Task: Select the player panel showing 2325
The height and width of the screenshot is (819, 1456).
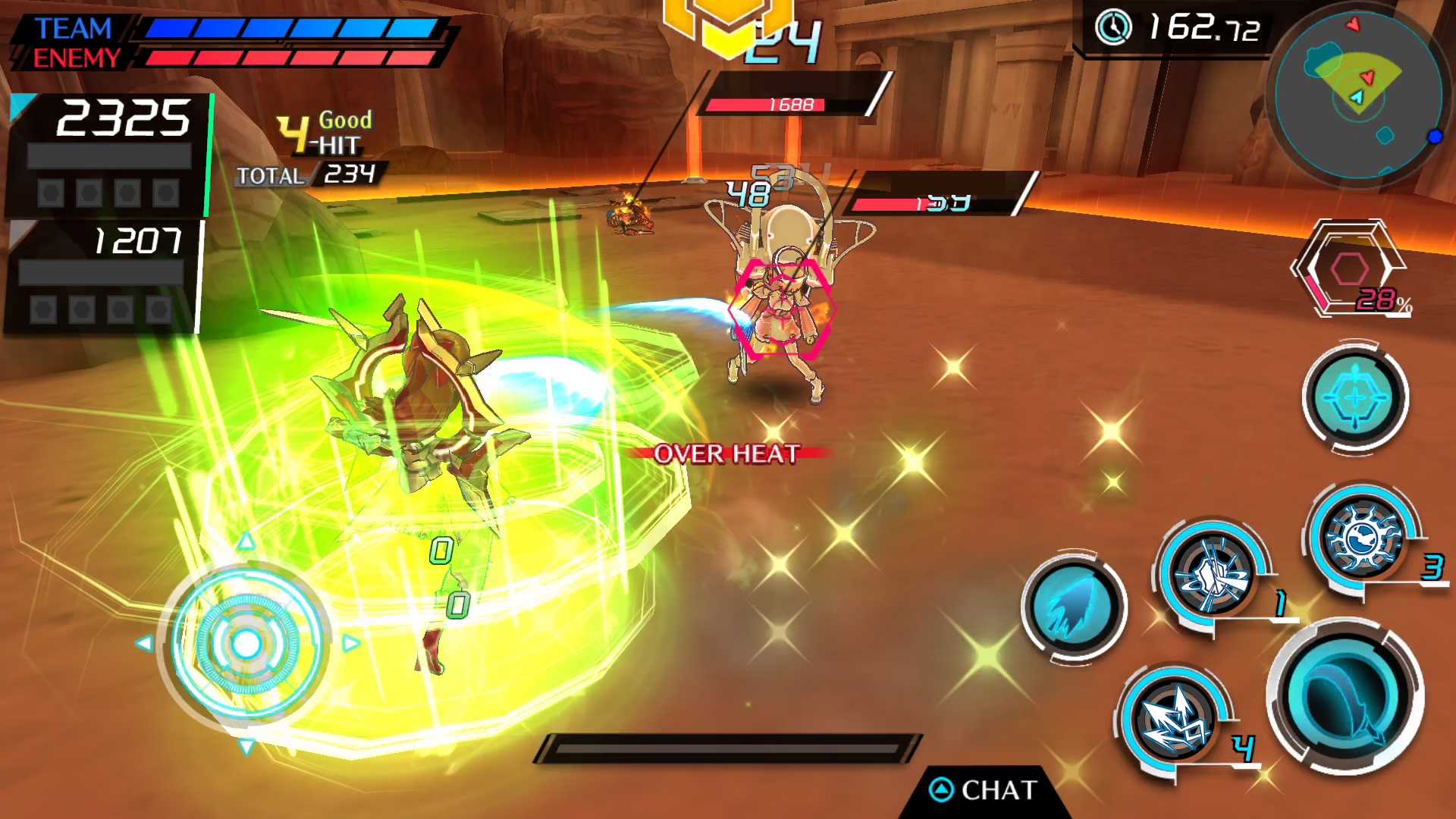Action: coord(108,155)
